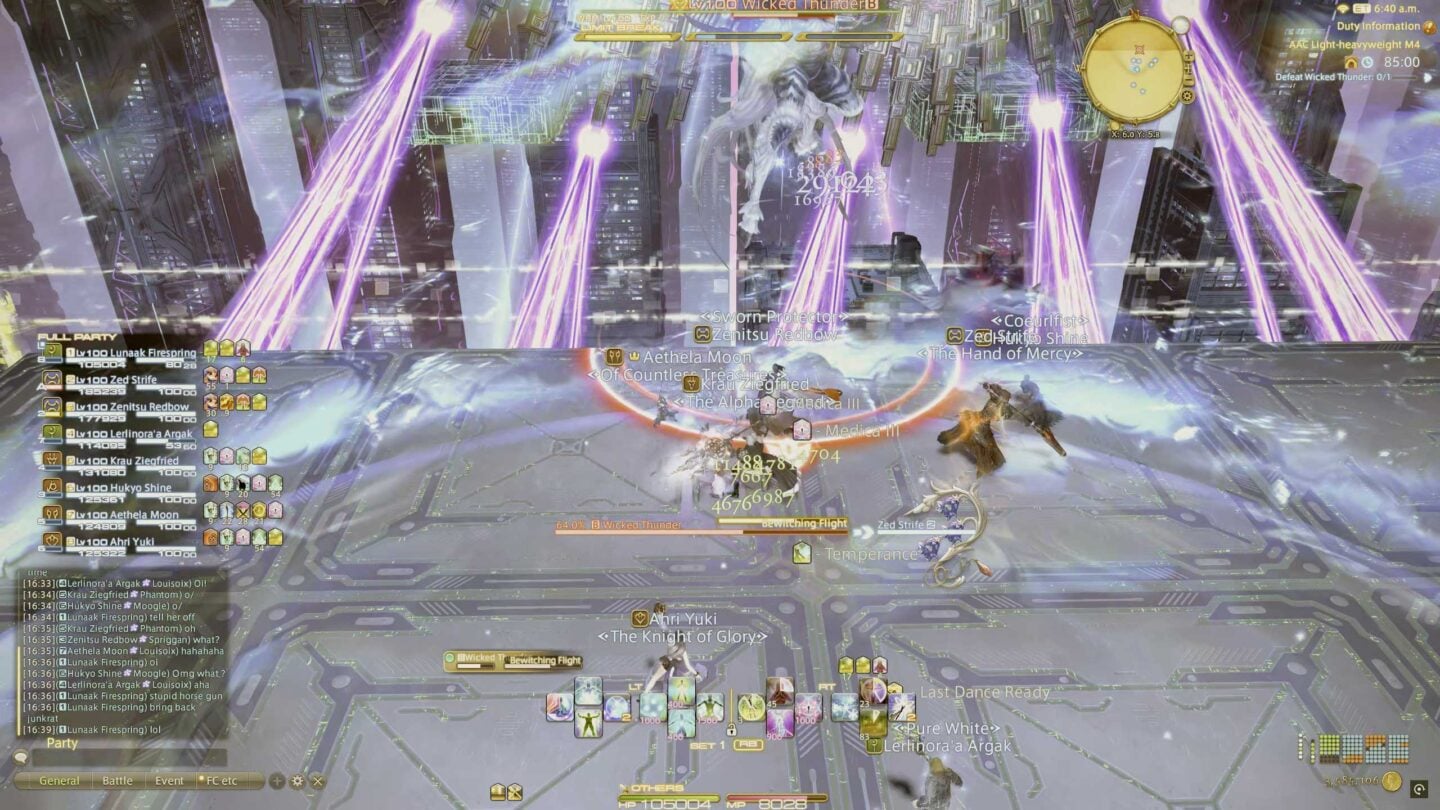Add a new chat tab with the plus button
Image resolution: width=1440 pixels, height=810 pixels.
click(276, 780)
